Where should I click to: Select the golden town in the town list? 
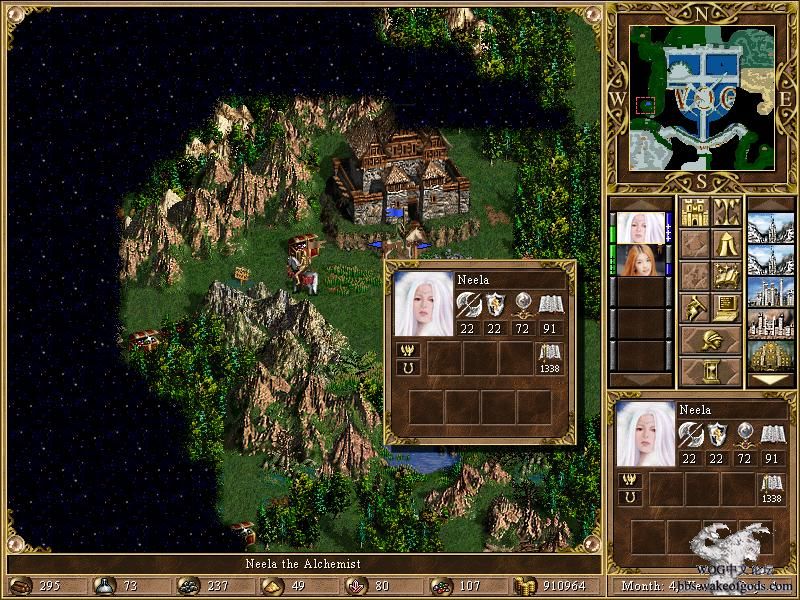(x=771, y=354)
